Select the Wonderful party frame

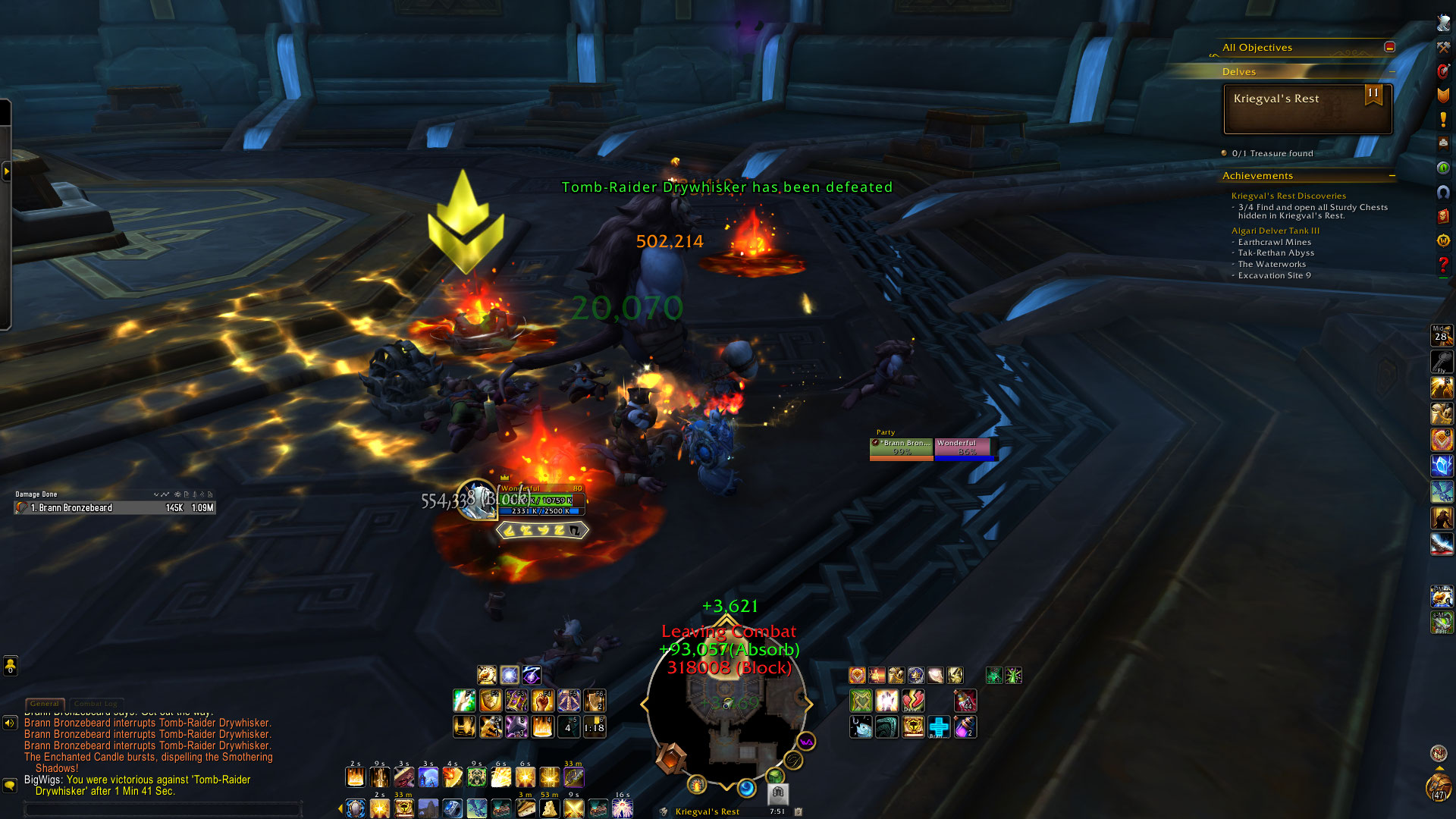(965, 447)
